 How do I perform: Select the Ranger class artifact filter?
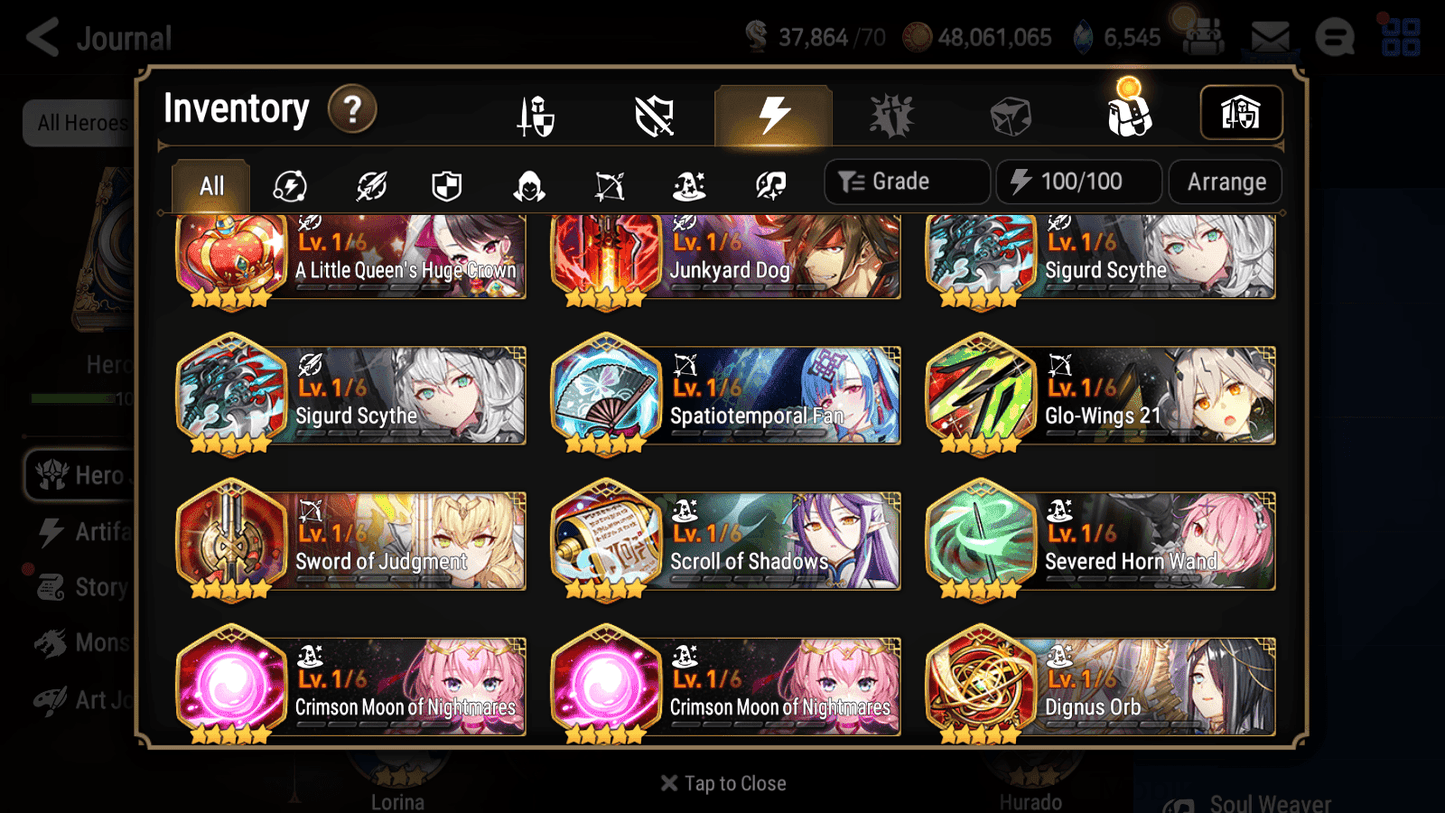point(608,185)
